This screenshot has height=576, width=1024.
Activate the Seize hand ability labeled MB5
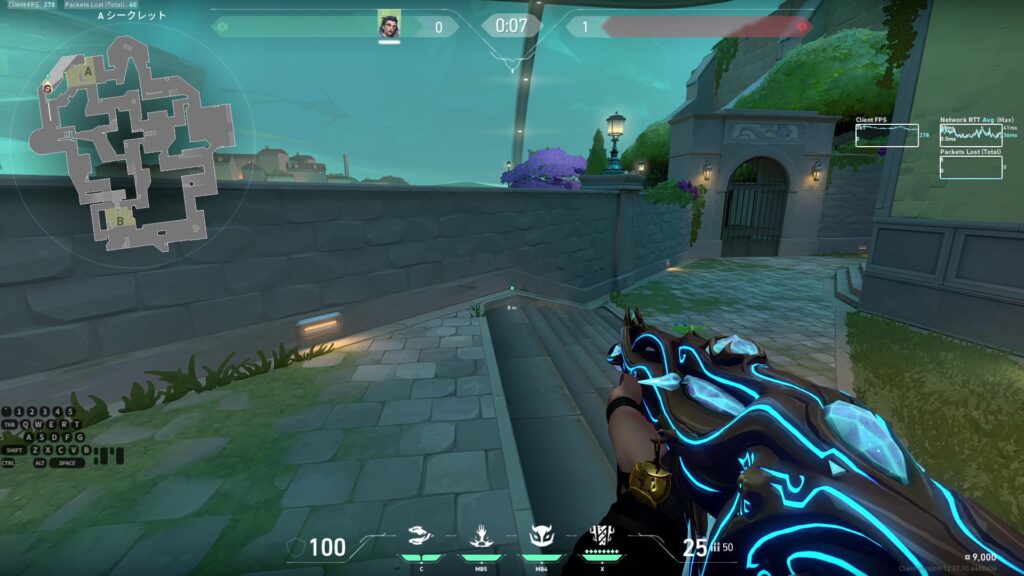481,538
